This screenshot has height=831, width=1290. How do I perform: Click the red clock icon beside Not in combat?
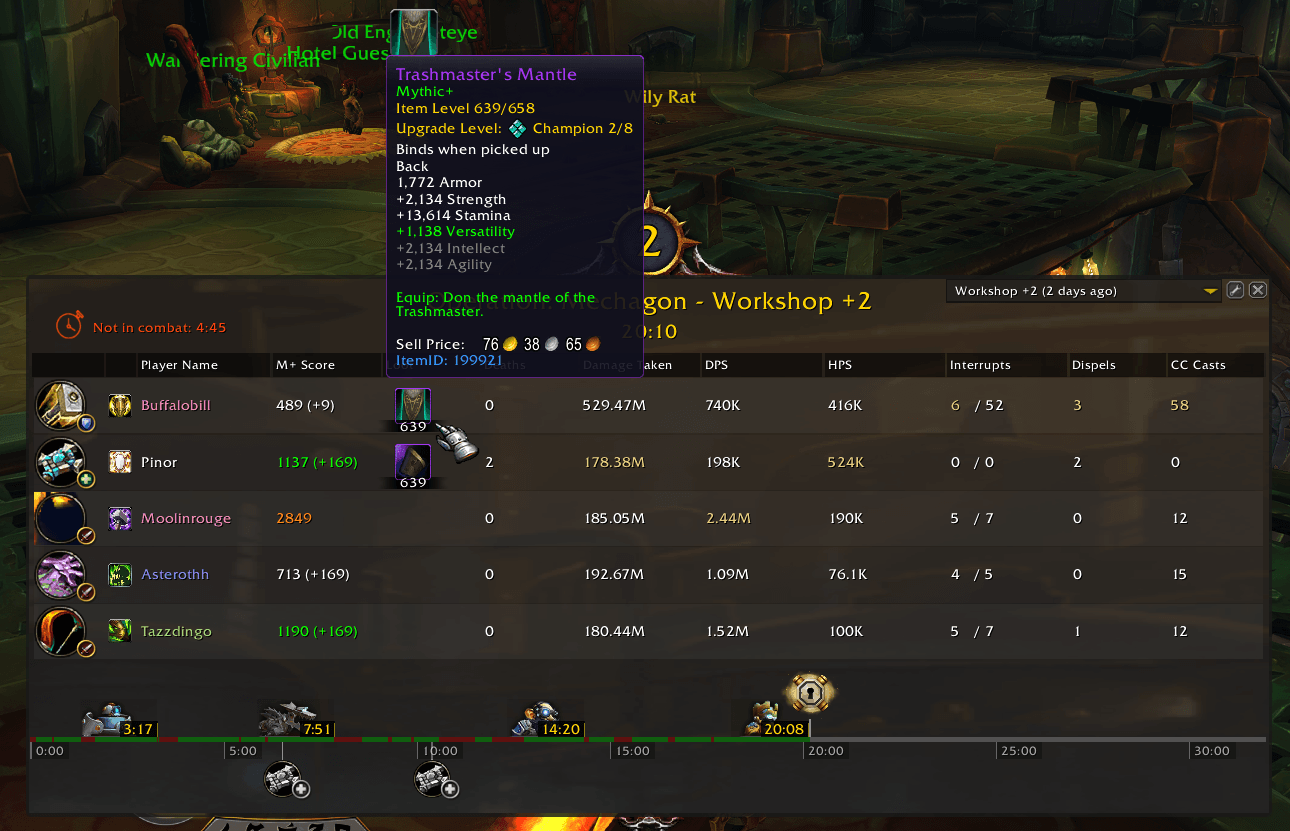[69, 324]
